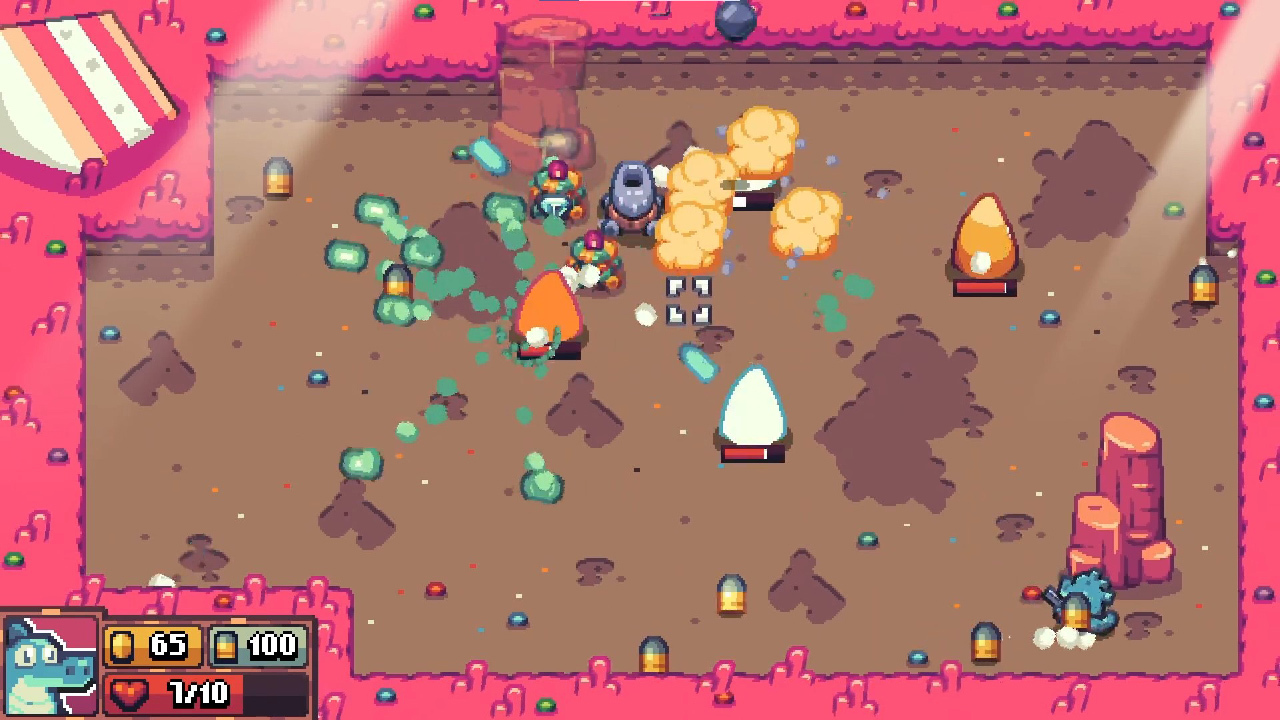Click the pink cactus logs at bottom right
The image size is (1280, 720).
pyautogui.click(x=1130, y=490)
